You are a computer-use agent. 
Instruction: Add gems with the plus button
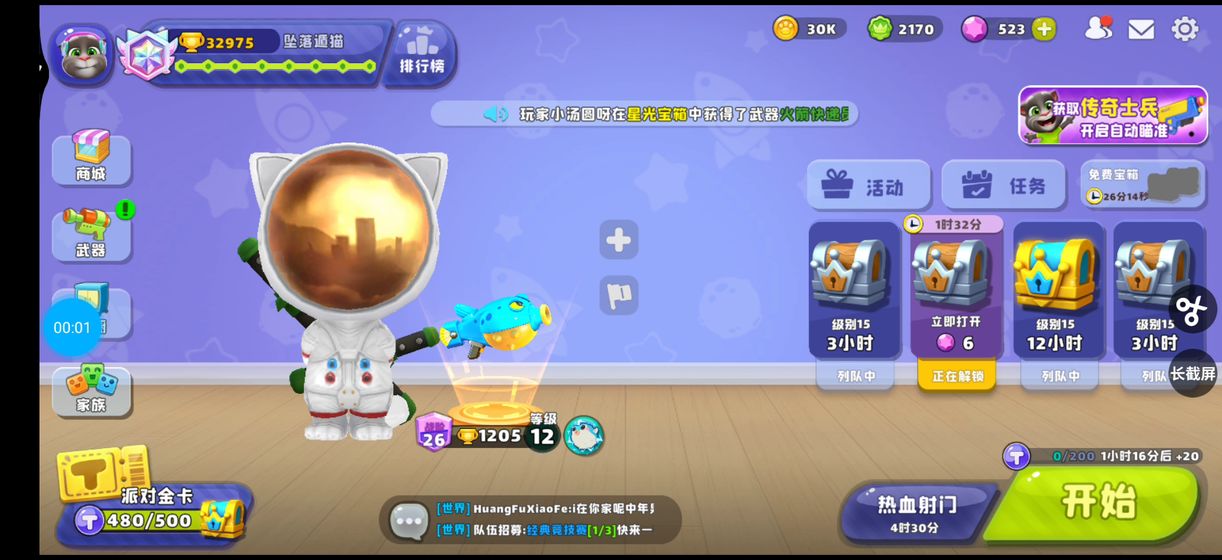click(1044, 29)
